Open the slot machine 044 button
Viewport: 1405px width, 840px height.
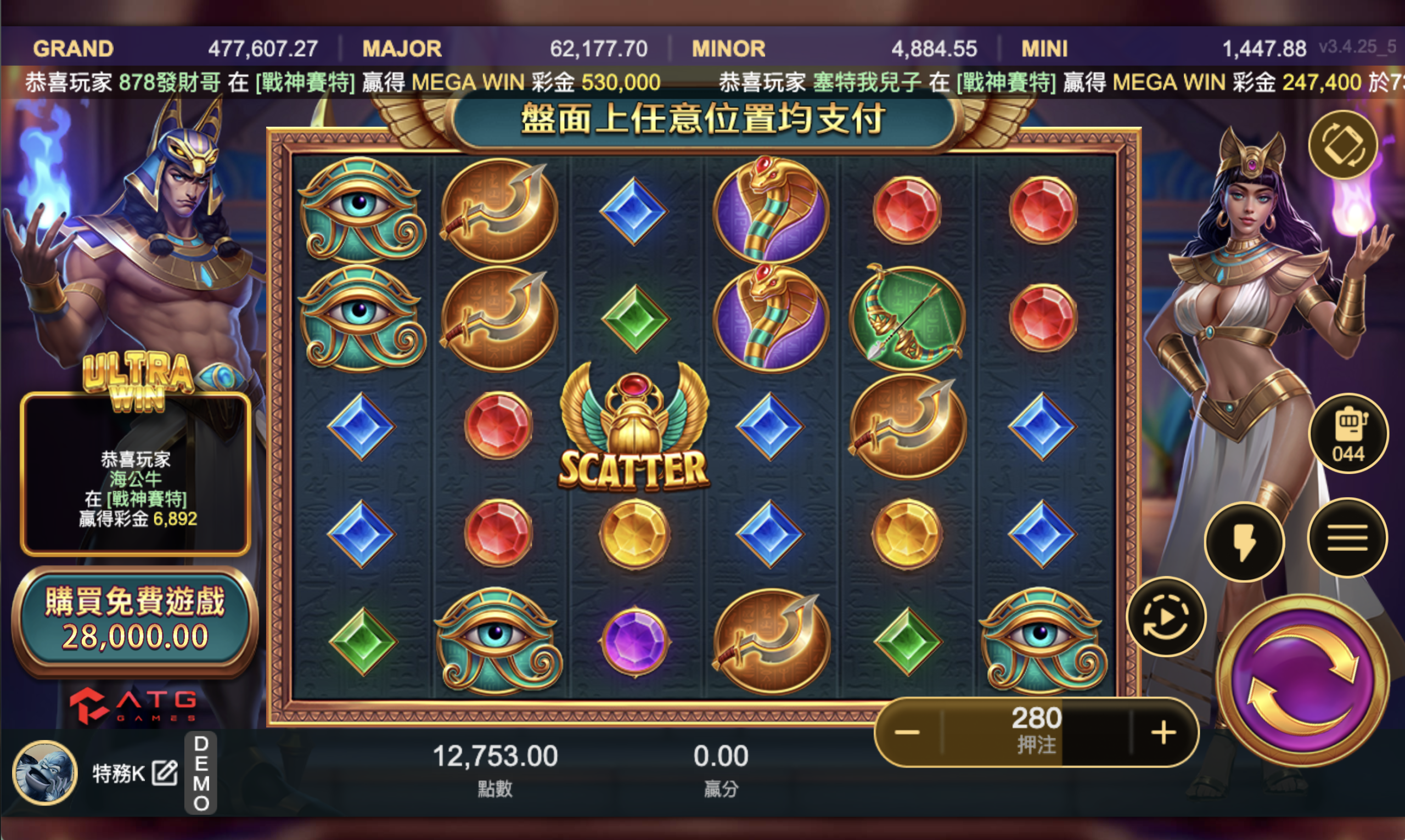(1348, 434)
